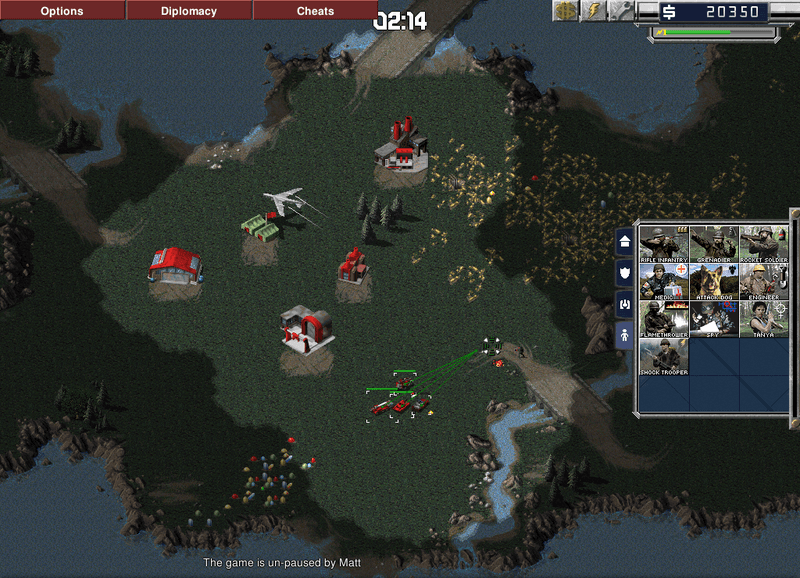The image size is (800, 578).
Task: Switch to the buildings production tab
Action: pyautogui.click(x=625, y=241)
